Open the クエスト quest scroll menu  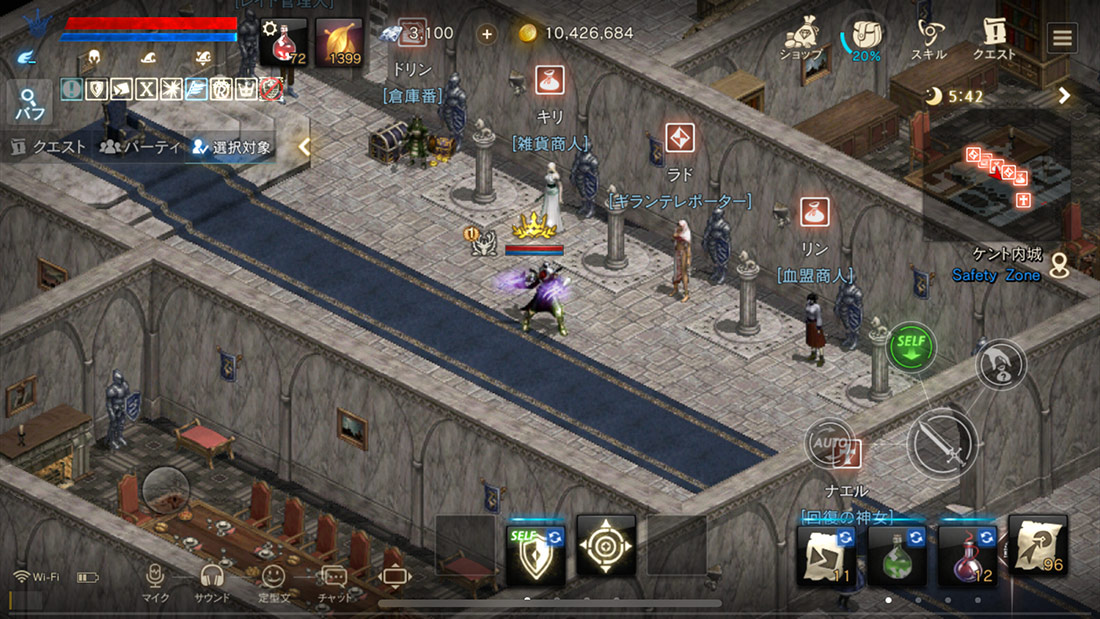pos(994,39)
